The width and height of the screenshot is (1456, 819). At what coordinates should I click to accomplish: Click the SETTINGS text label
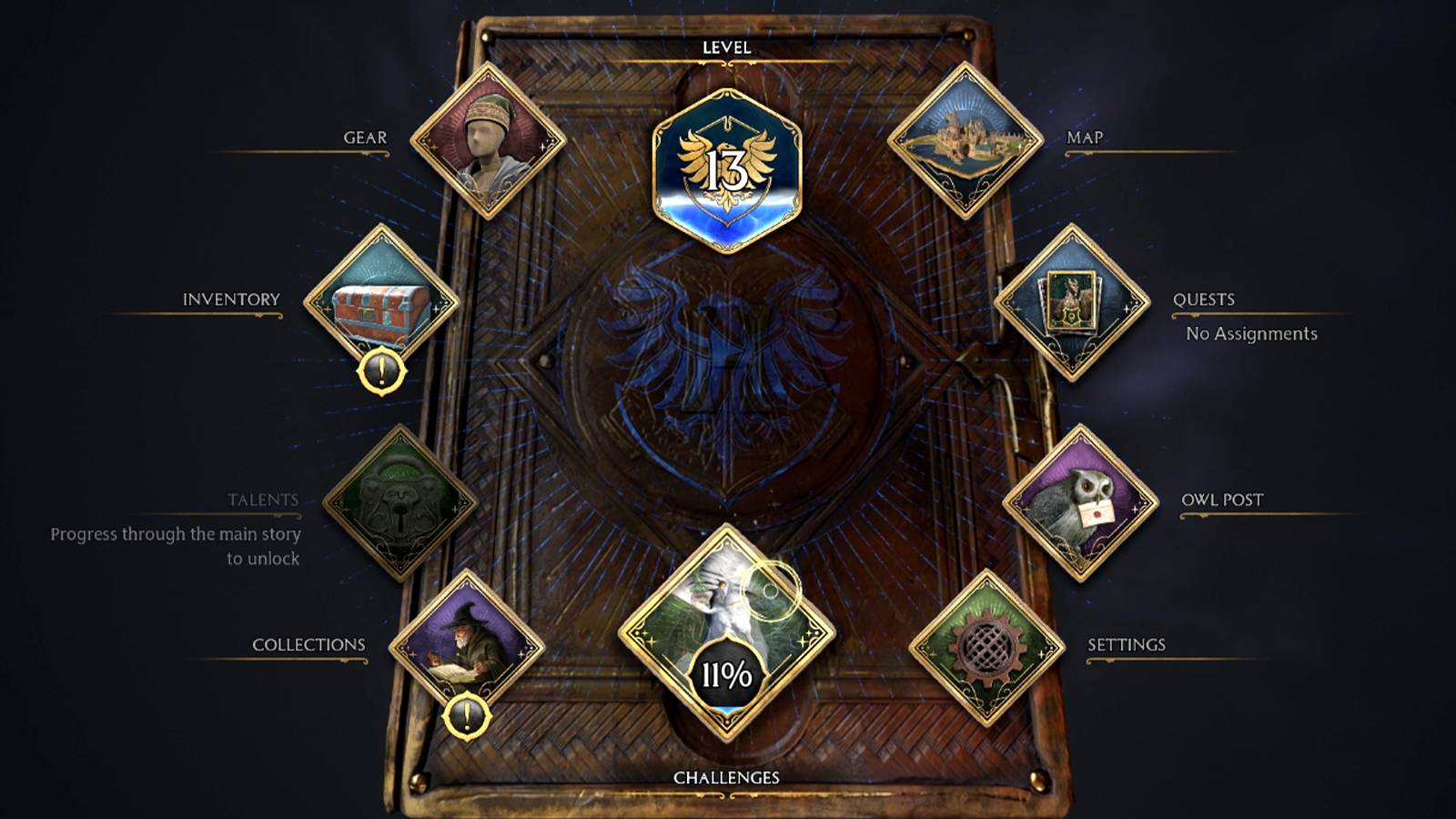pyautogui.click(x=1127, y=644)
